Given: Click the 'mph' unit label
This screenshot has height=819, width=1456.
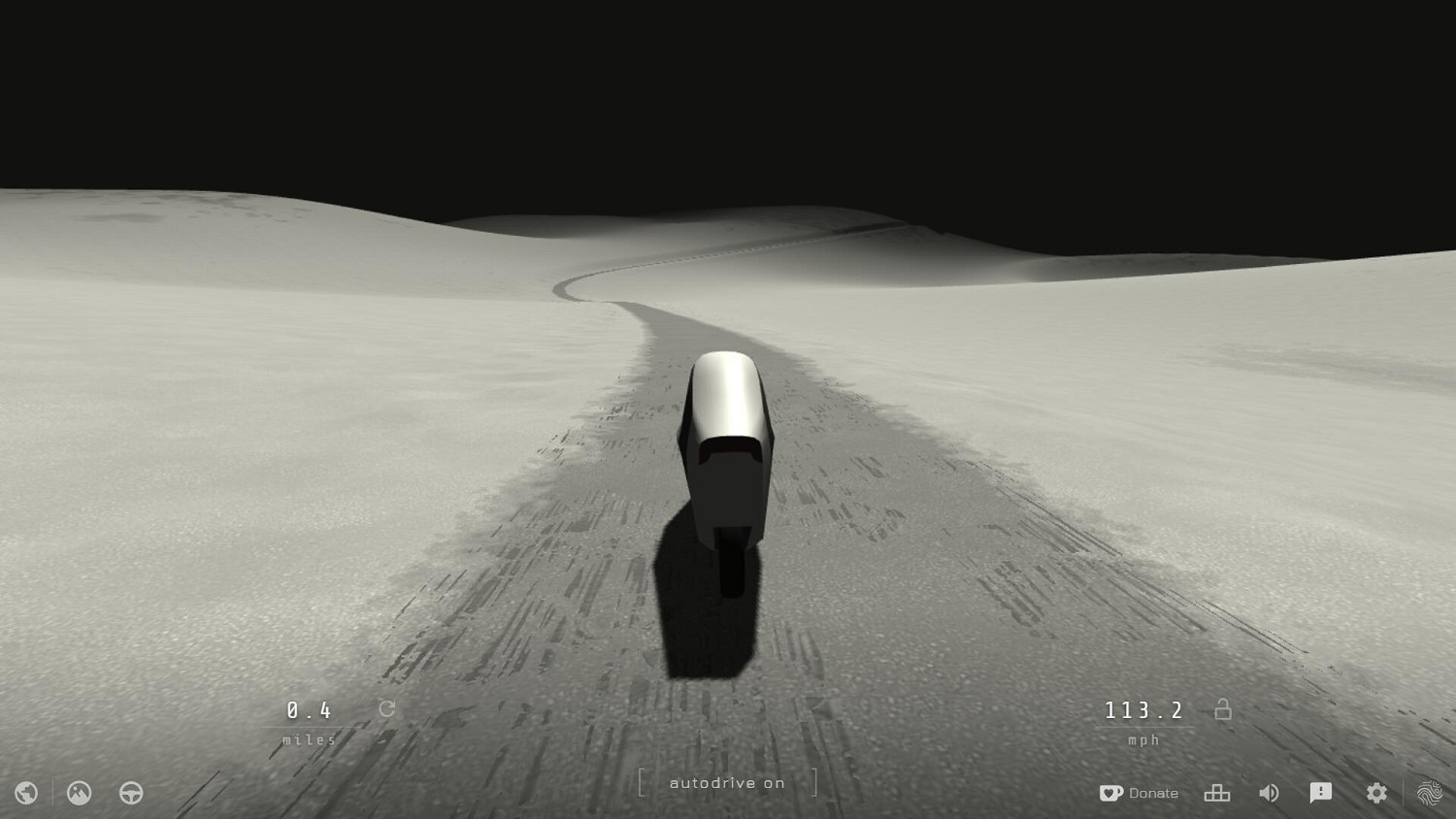Looking at the screenshot, I should tap(1143, 739).
